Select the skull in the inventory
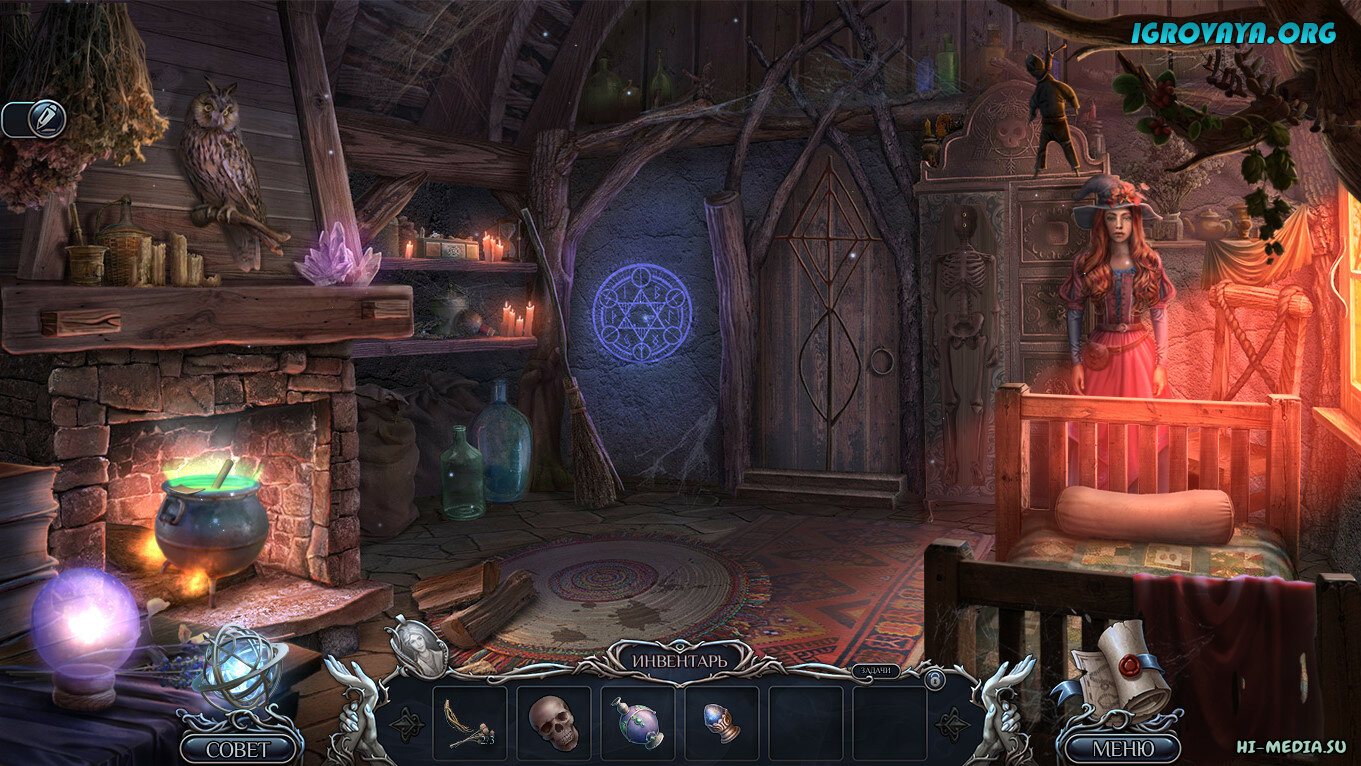 pos(553,722)
